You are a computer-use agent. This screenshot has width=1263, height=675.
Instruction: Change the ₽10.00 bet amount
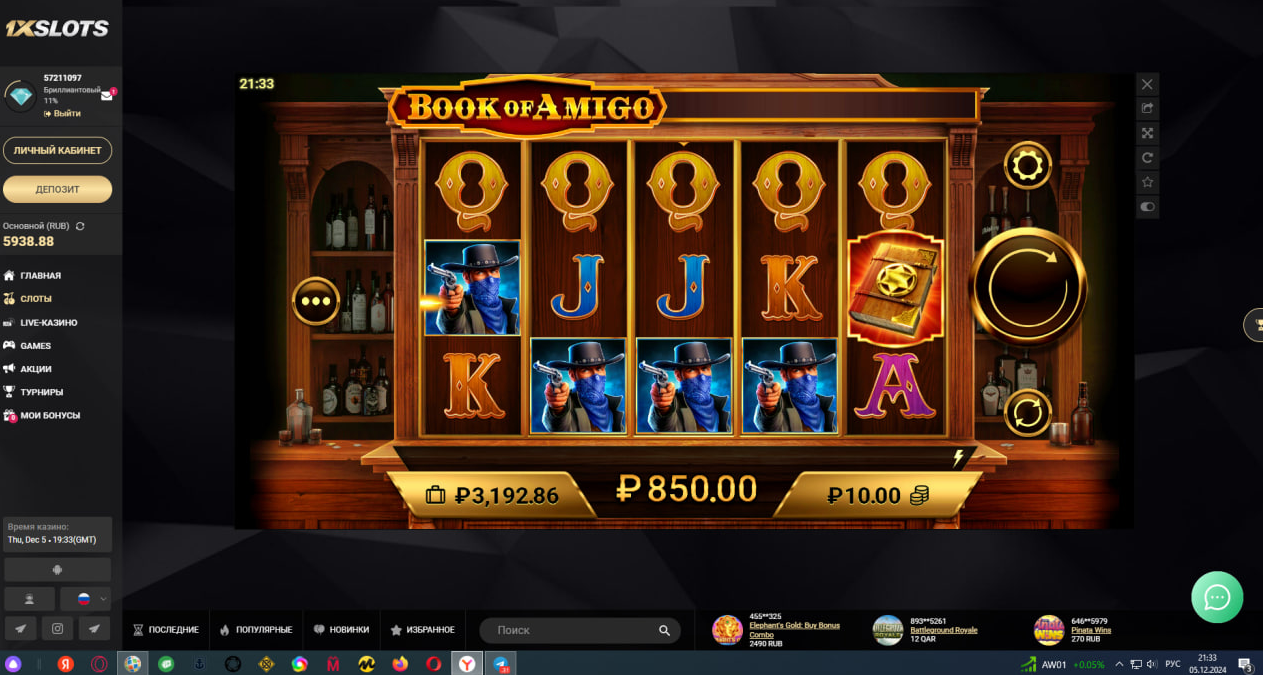[x=877, y=495]
